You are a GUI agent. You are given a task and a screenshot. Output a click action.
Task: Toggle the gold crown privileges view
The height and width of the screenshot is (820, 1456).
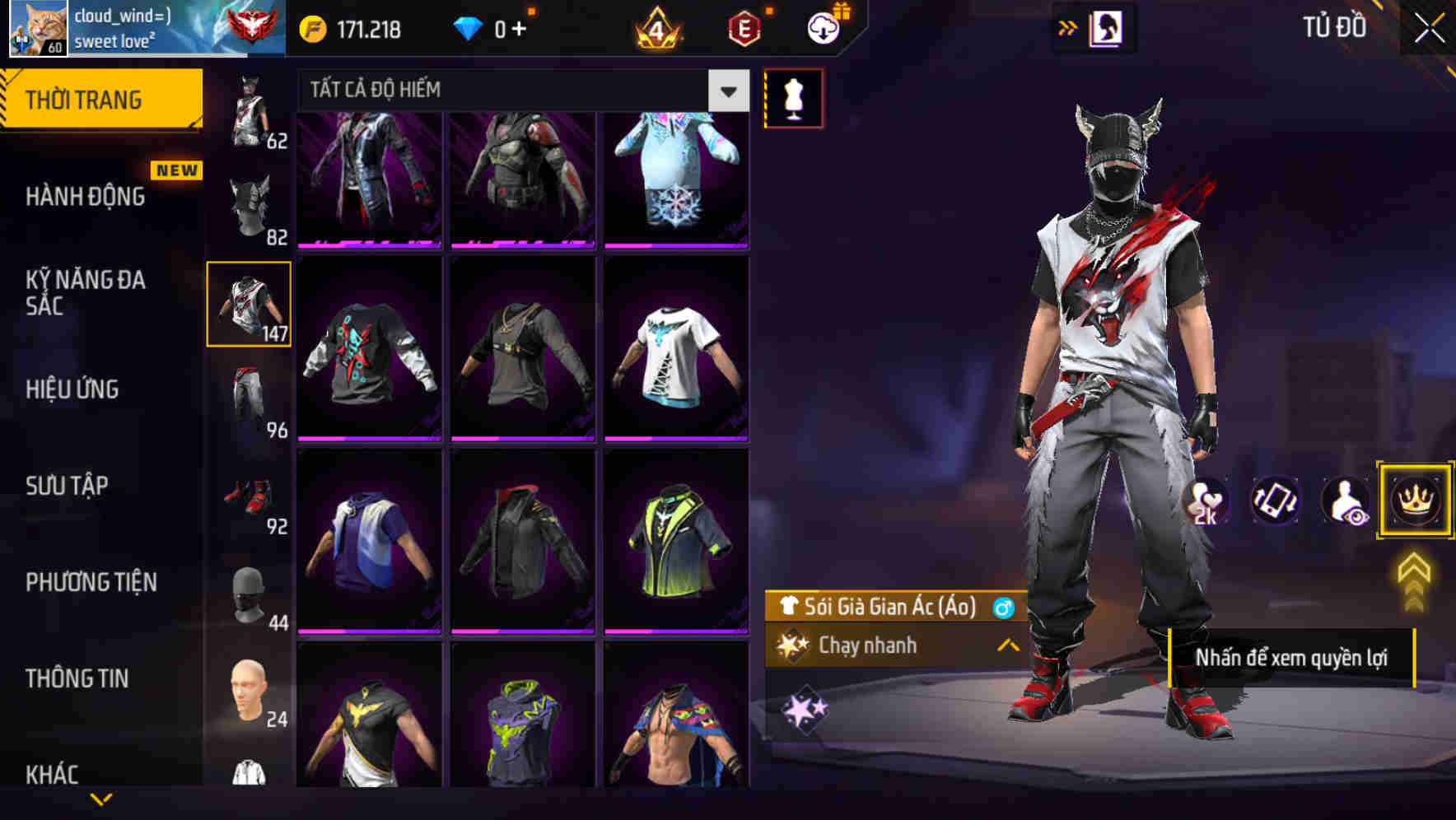[1414, 501]
